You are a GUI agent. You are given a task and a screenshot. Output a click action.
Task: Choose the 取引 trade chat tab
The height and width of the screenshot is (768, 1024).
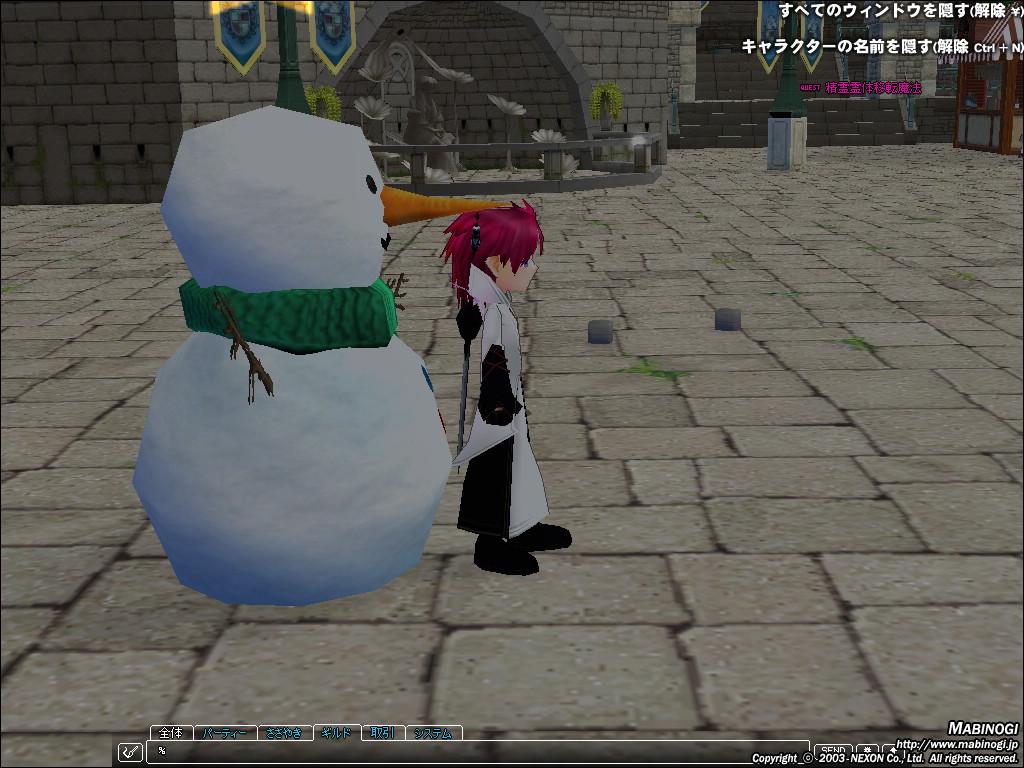[382, 733]
